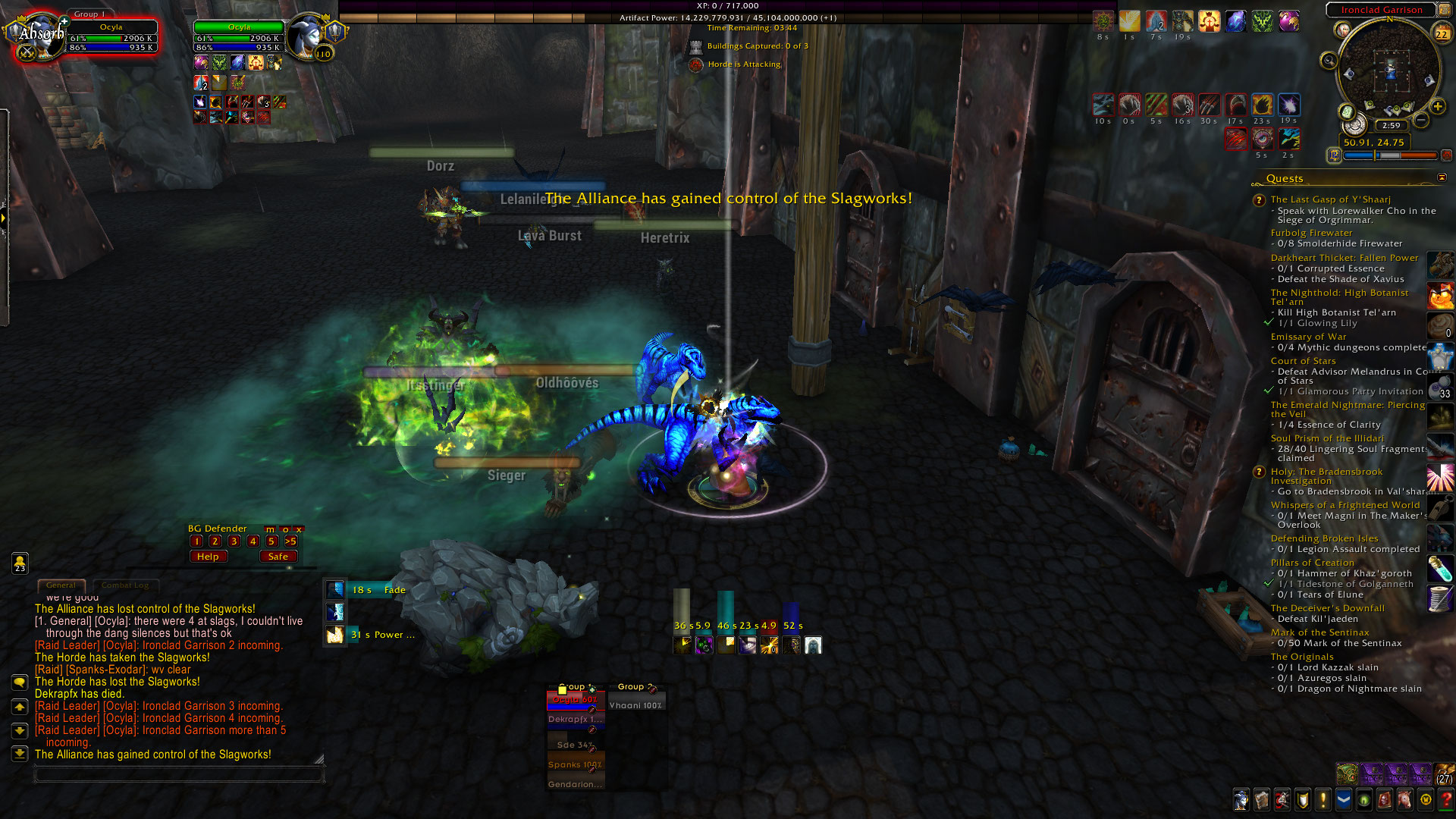Jump chat to the bottom with double-arrow button
Viewport: 1456px width, 819px height.
[20, 754]
